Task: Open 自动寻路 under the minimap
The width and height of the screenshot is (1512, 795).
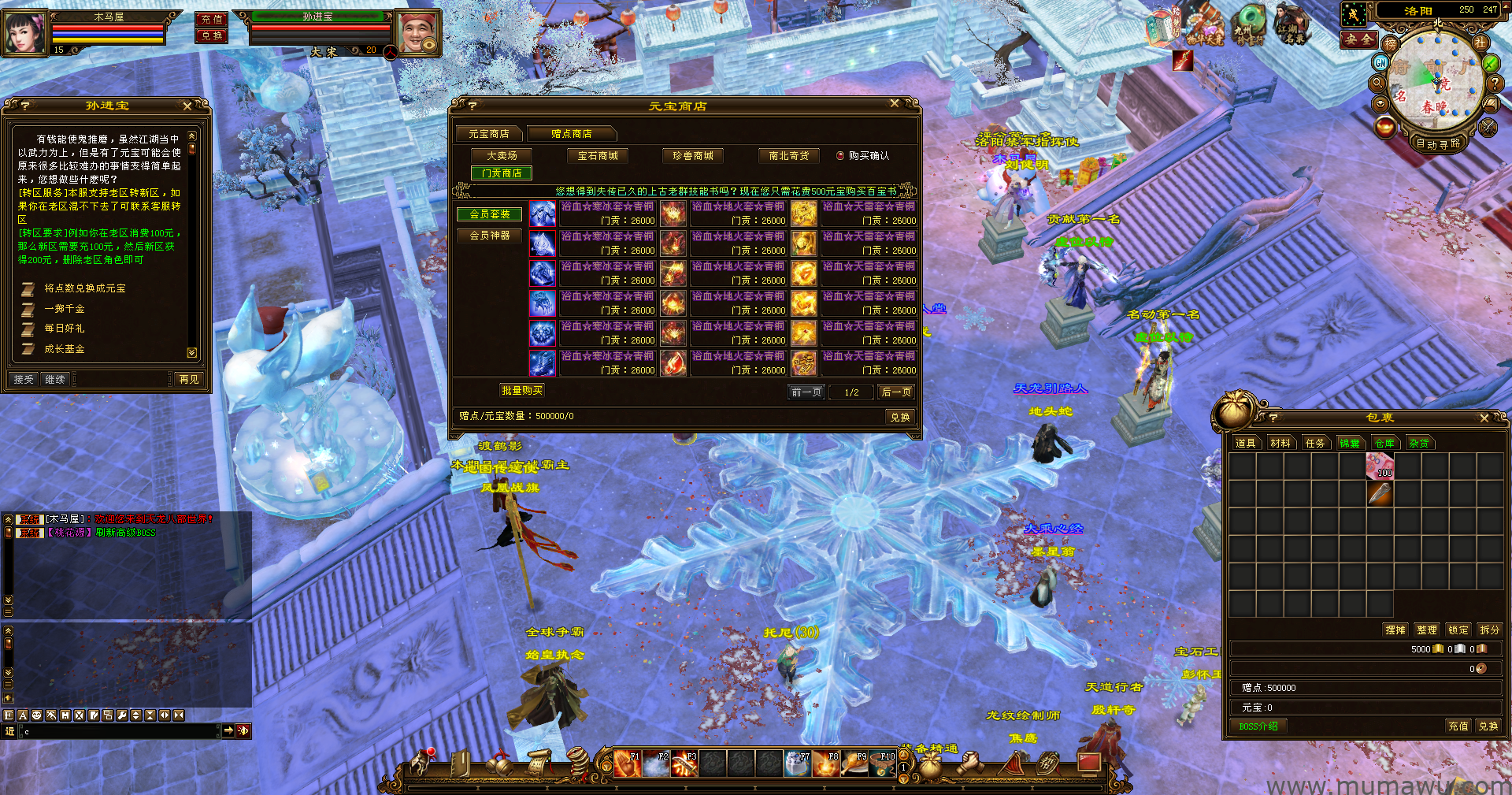Action: click(x=1438, y=144)
